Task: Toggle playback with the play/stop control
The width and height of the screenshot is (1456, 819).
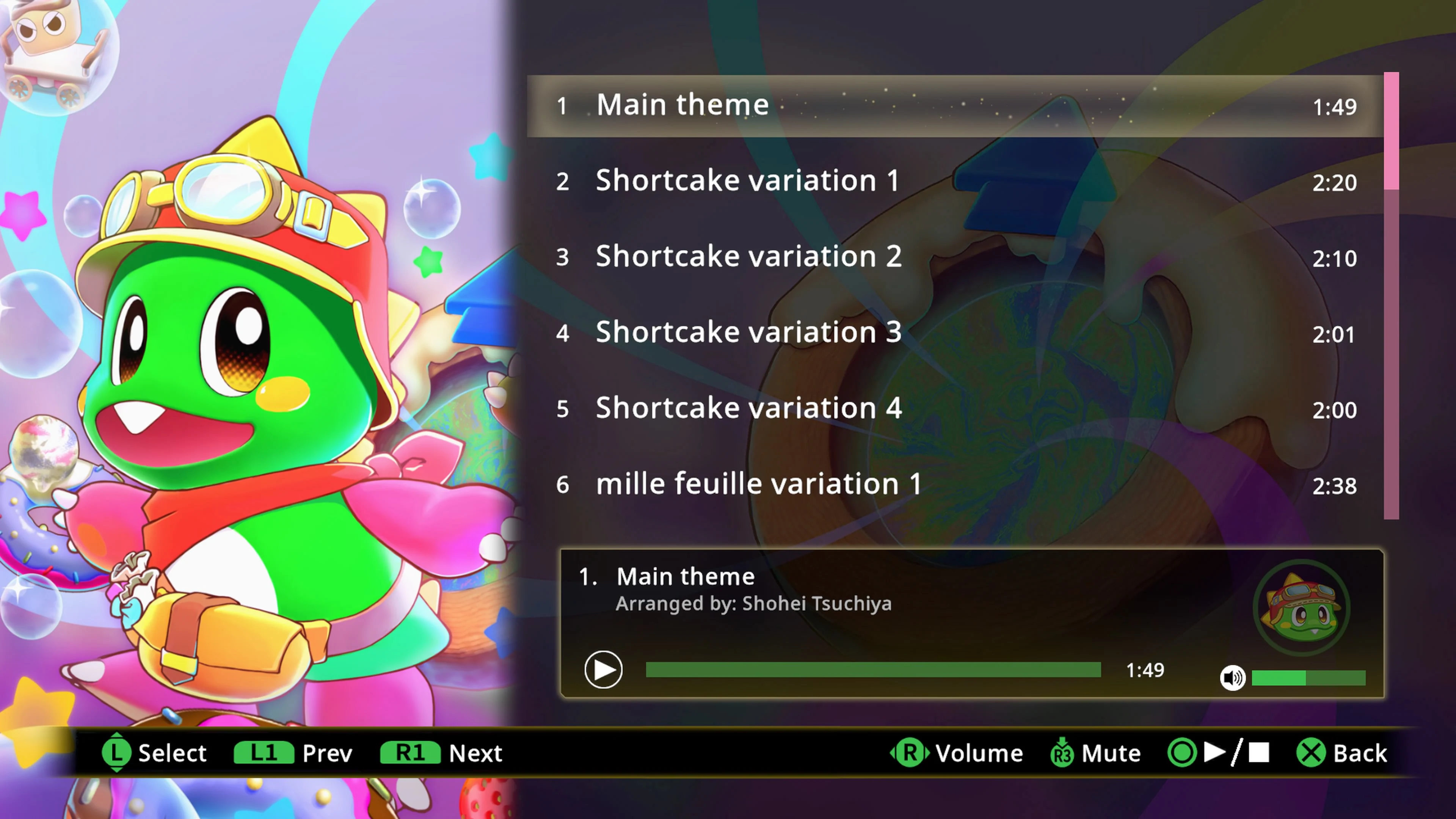Action: [x=604, y=670]
